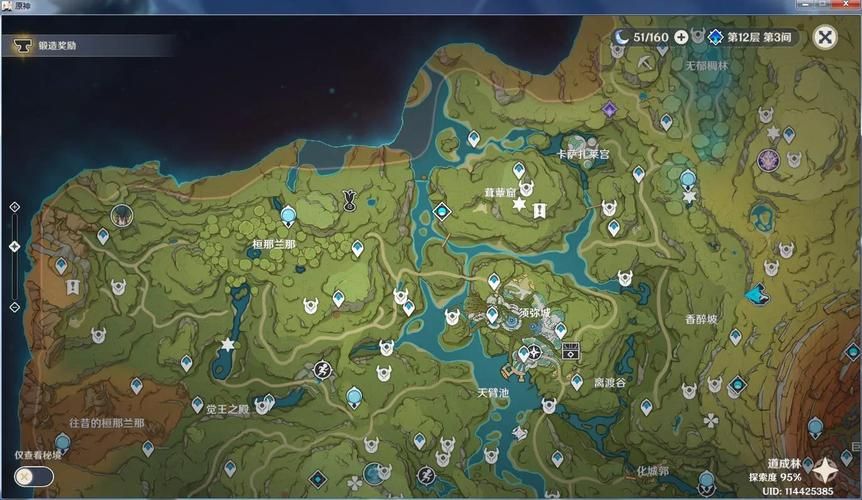Select the four-leaf clover map marker
The height and width of the screenshot is (500, 862).
710,420
